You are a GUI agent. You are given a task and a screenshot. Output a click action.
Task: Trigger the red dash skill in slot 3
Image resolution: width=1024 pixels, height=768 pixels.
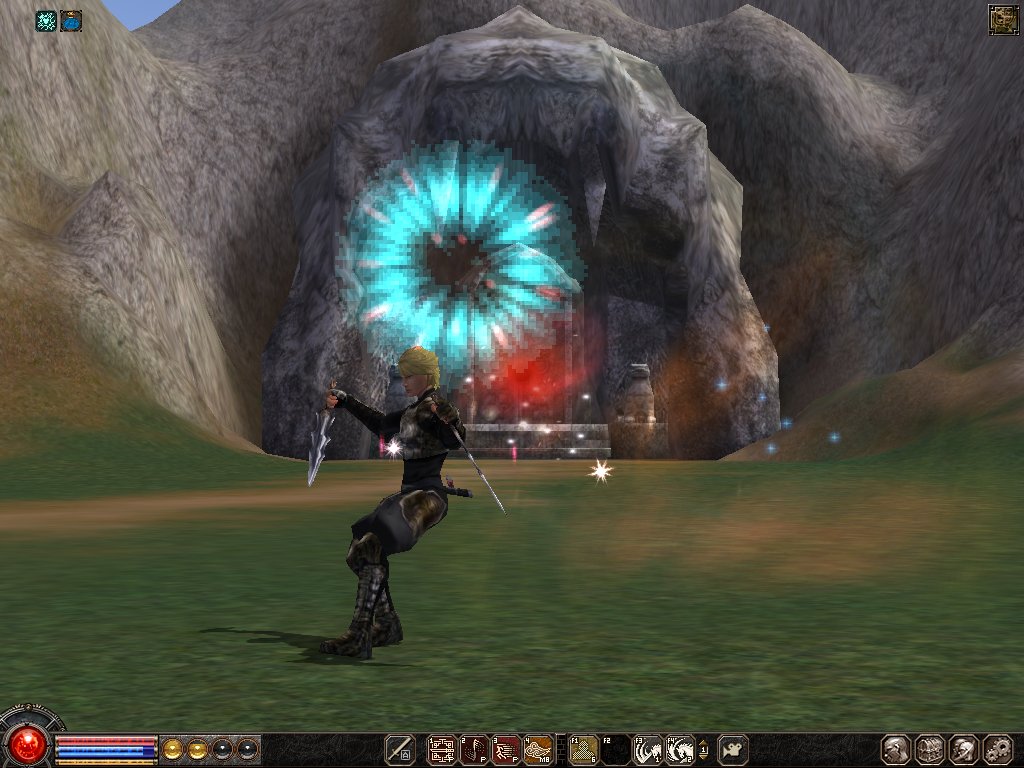[506, 749]
